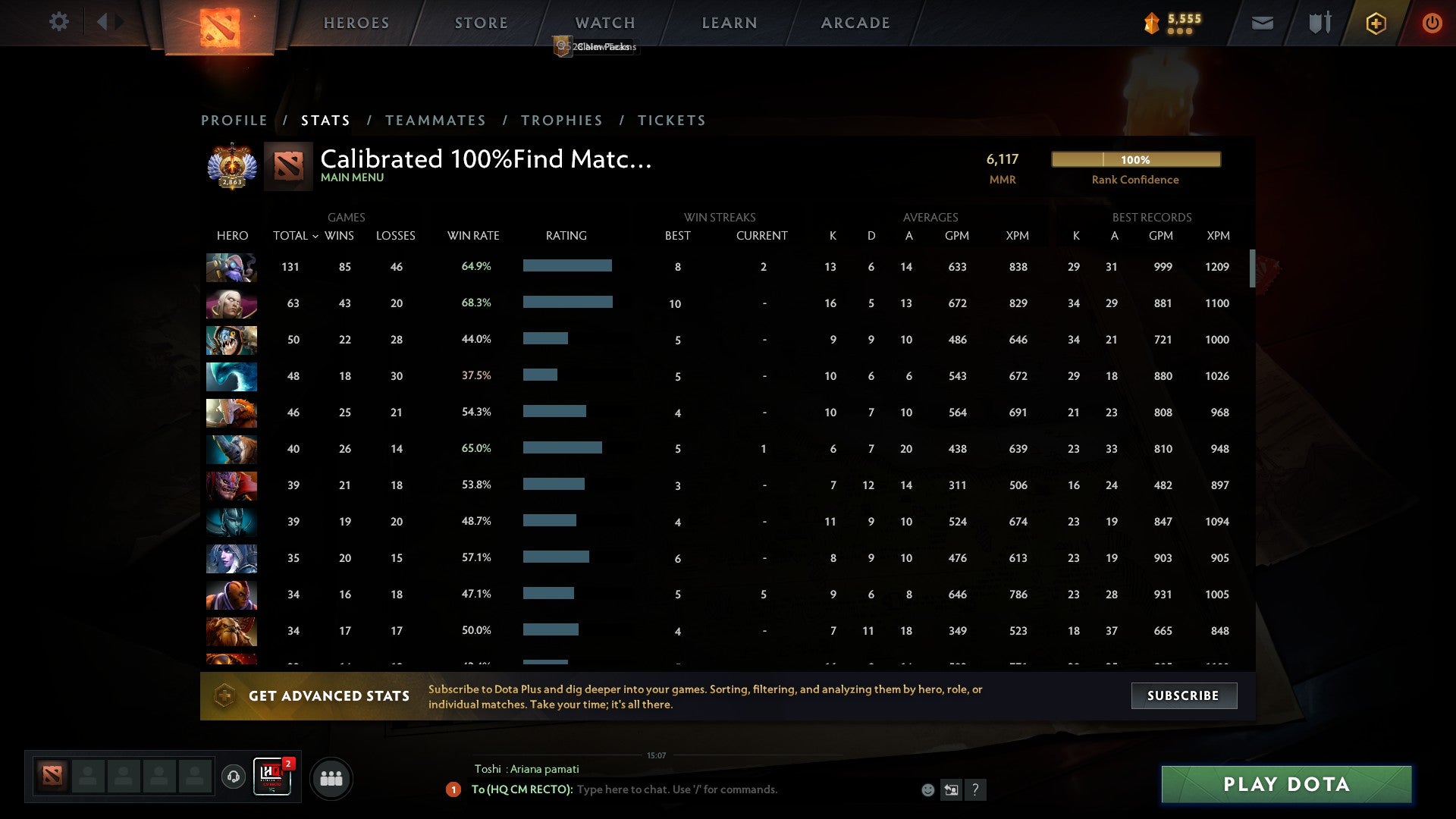Image resolution: width=1456 pixels, height=819 pixels.
Task: Open voice settings via the headset icon
Action: click(233, 777)
